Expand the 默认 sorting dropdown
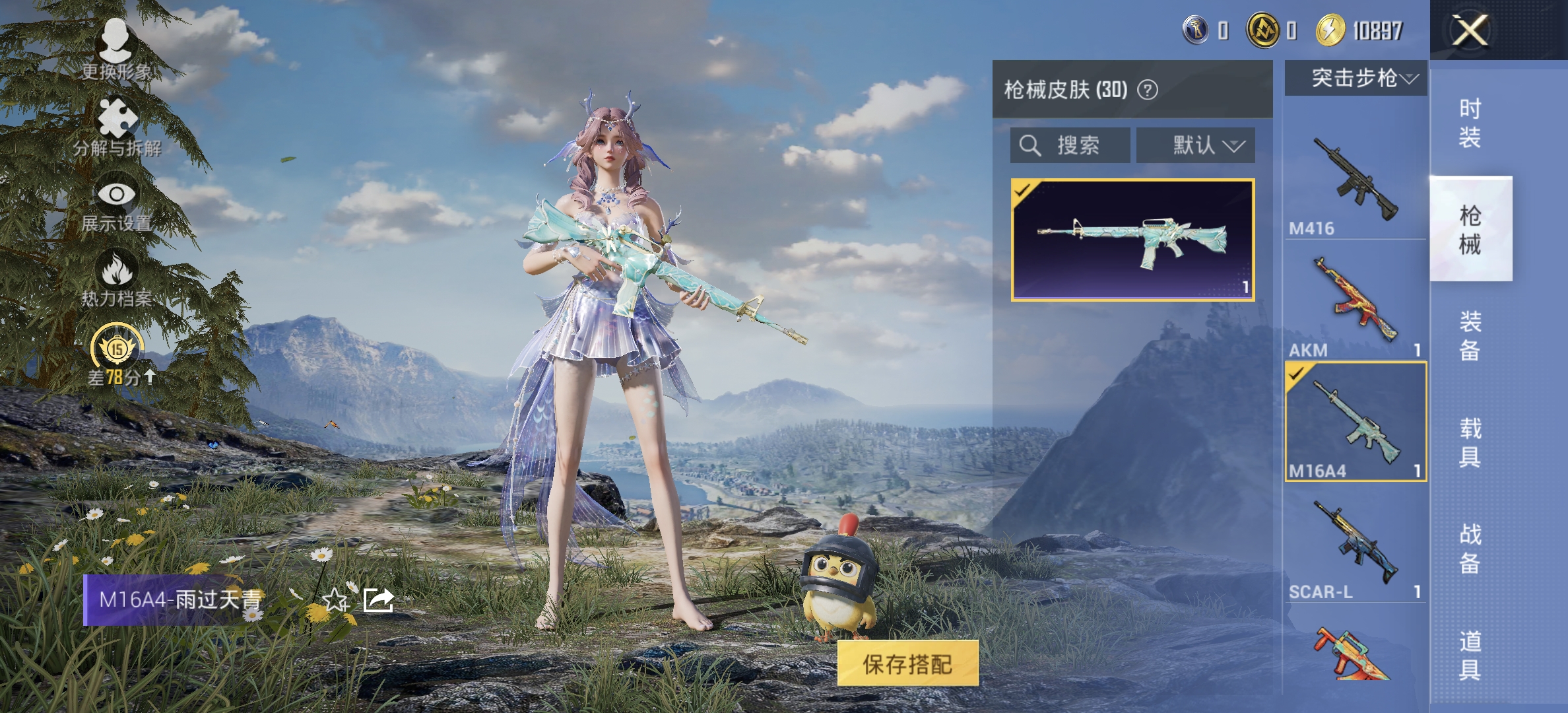Screen dimensions: 1568x713 click(x=1196, y=146)
